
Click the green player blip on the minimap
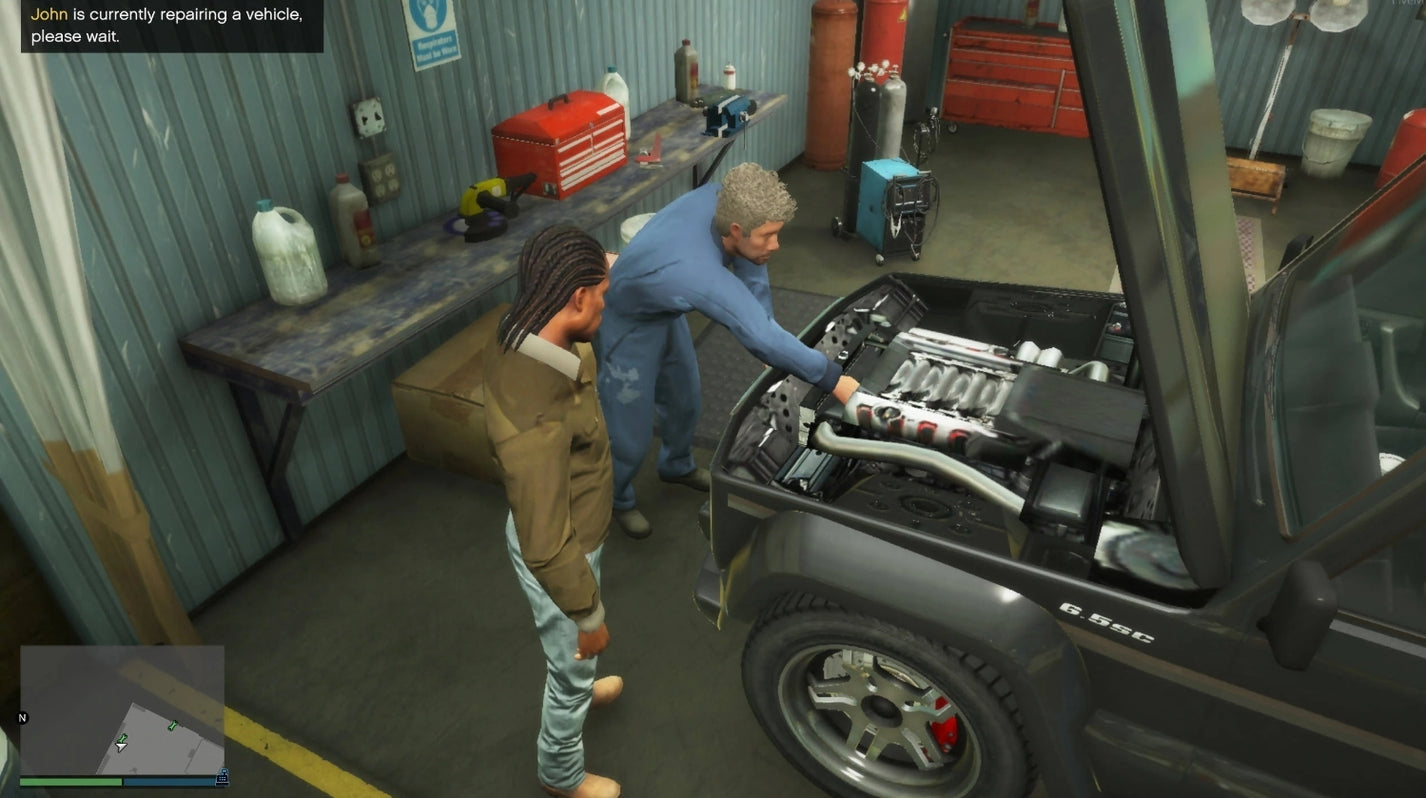point(124,738)
